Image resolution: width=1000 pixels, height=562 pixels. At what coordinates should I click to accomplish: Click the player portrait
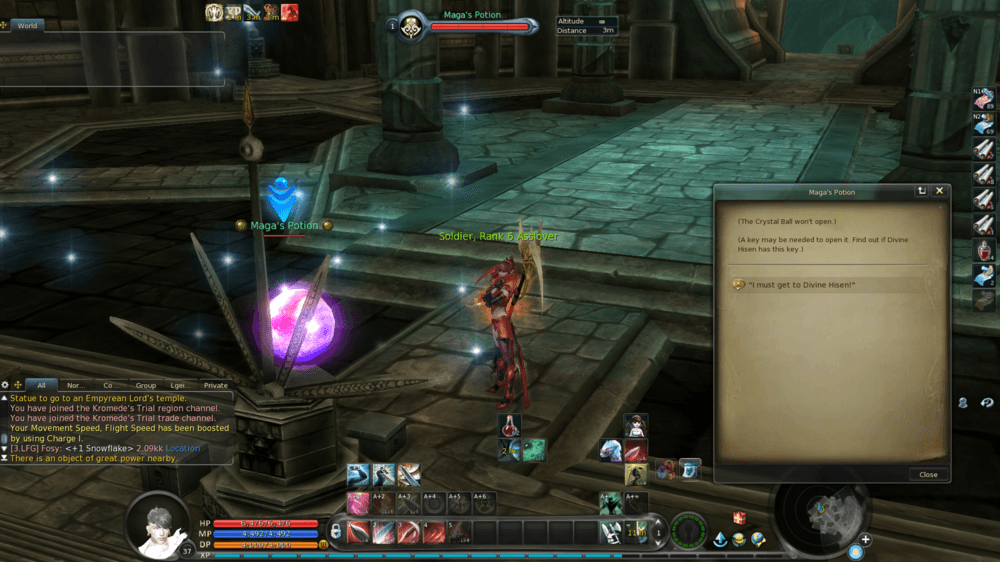[158, 524]
